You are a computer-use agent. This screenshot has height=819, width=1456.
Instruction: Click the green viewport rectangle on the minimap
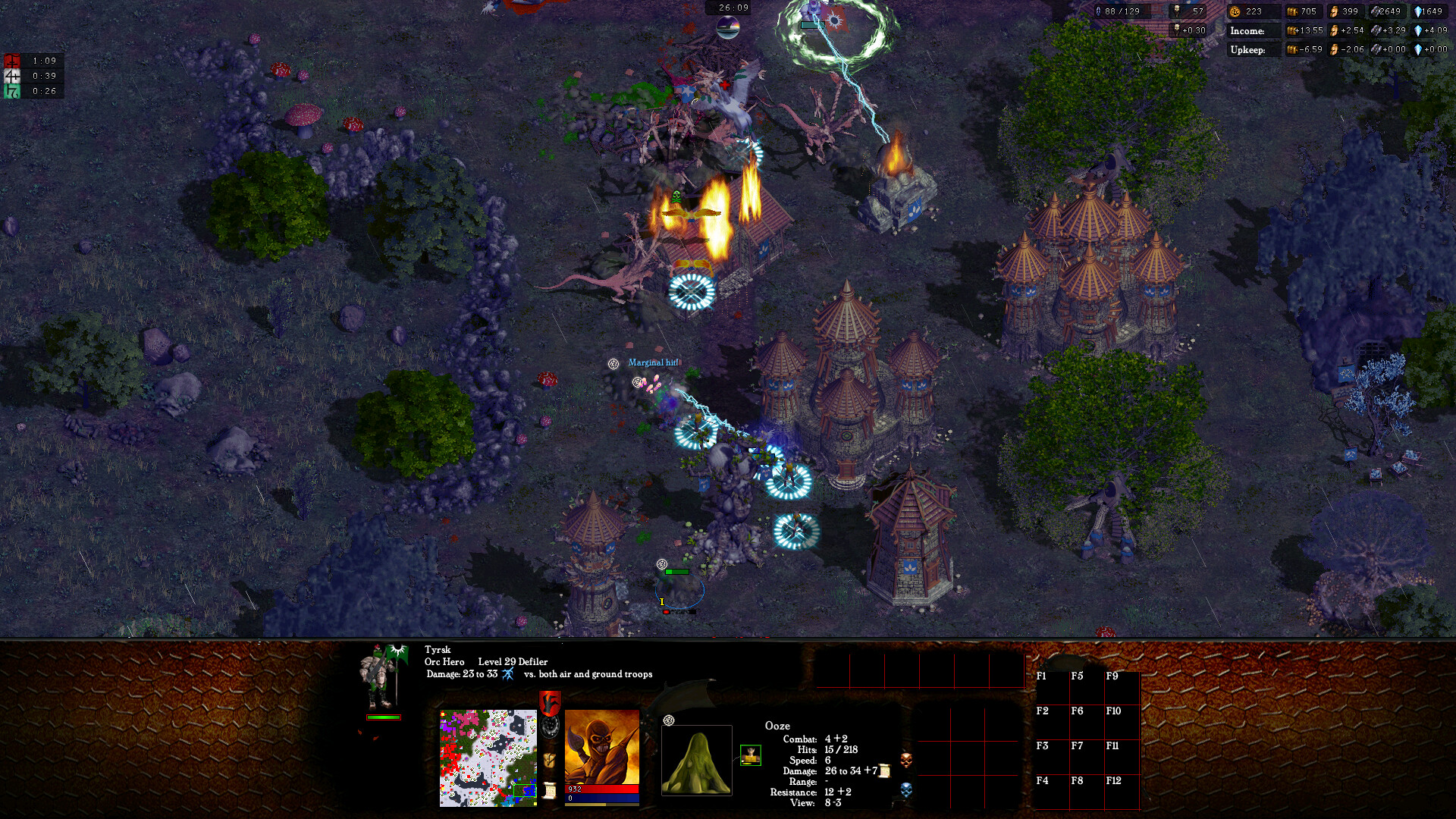tap(525, 792)
